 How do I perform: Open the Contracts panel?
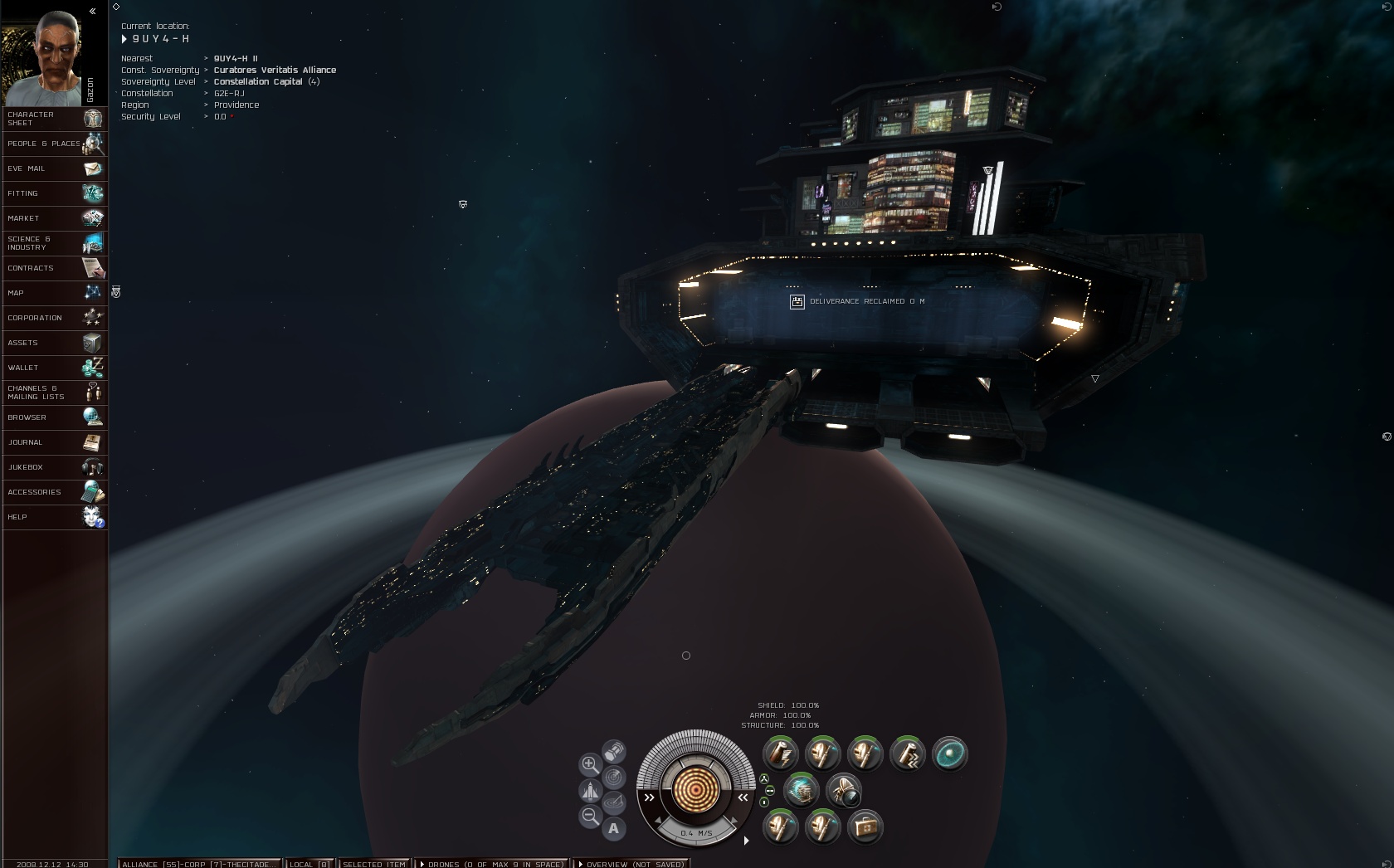[55, 268]
